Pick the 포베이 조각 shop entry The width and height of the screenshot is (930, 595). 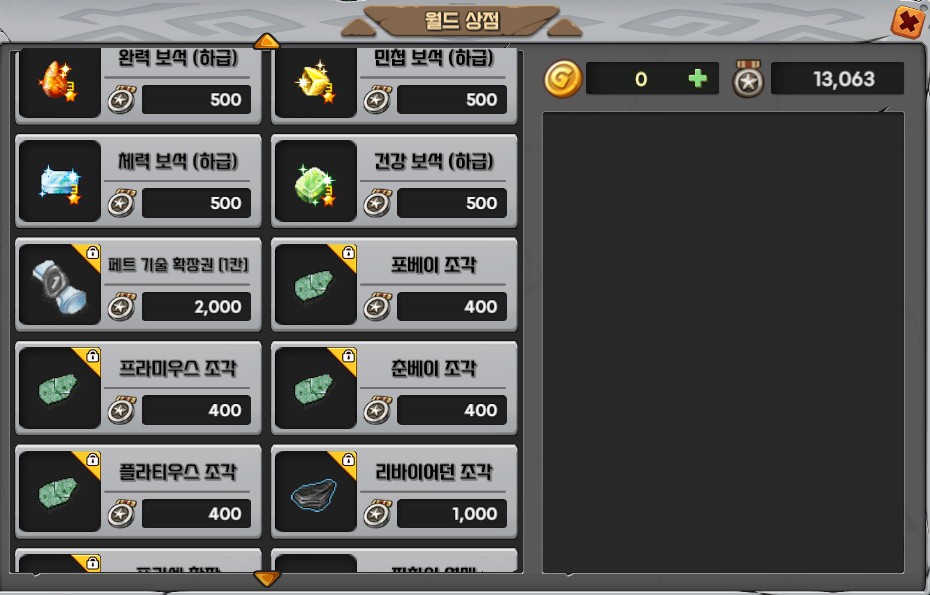[394, 285]
